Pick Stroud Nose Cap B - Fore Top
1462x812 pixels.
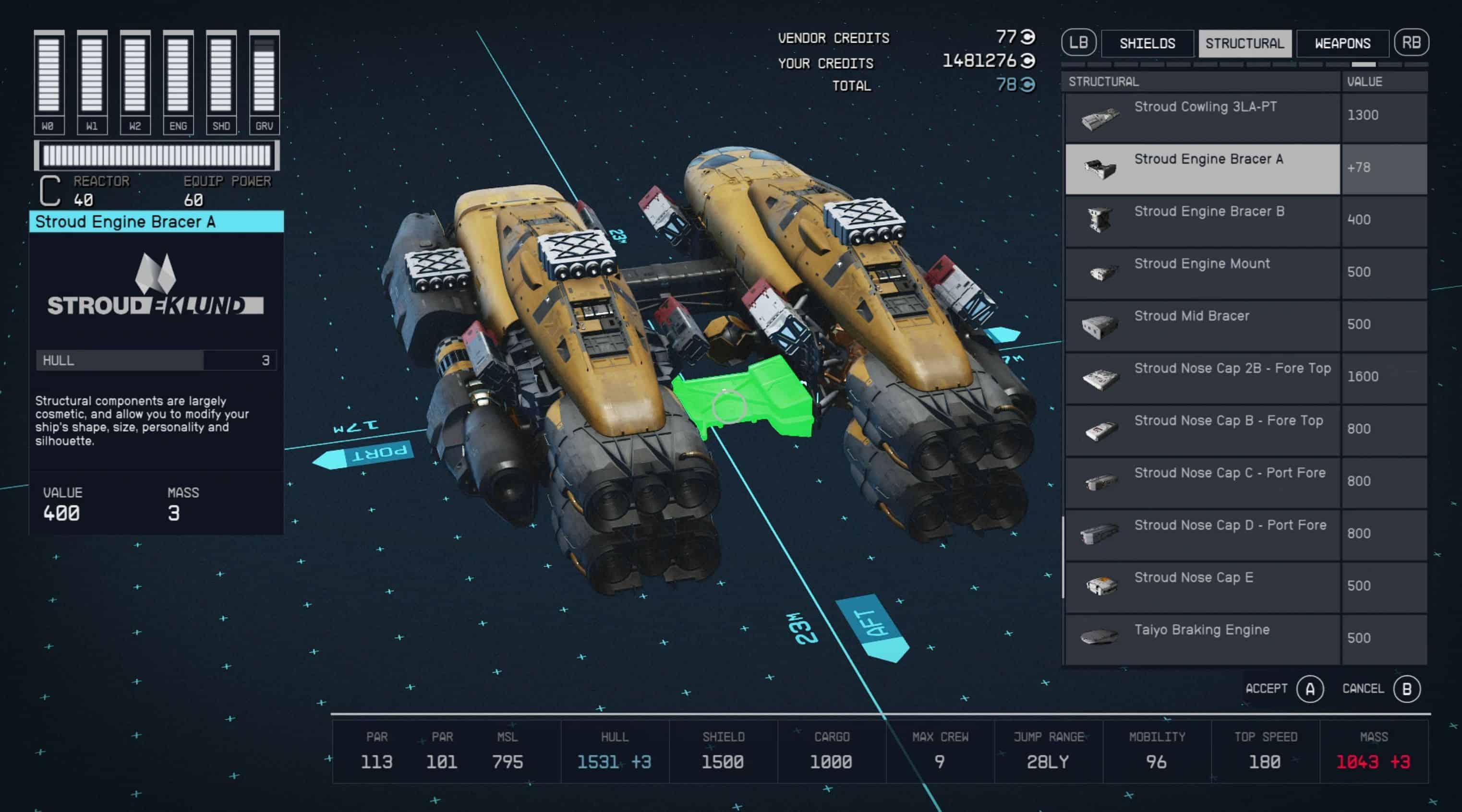pos(1203,430)
